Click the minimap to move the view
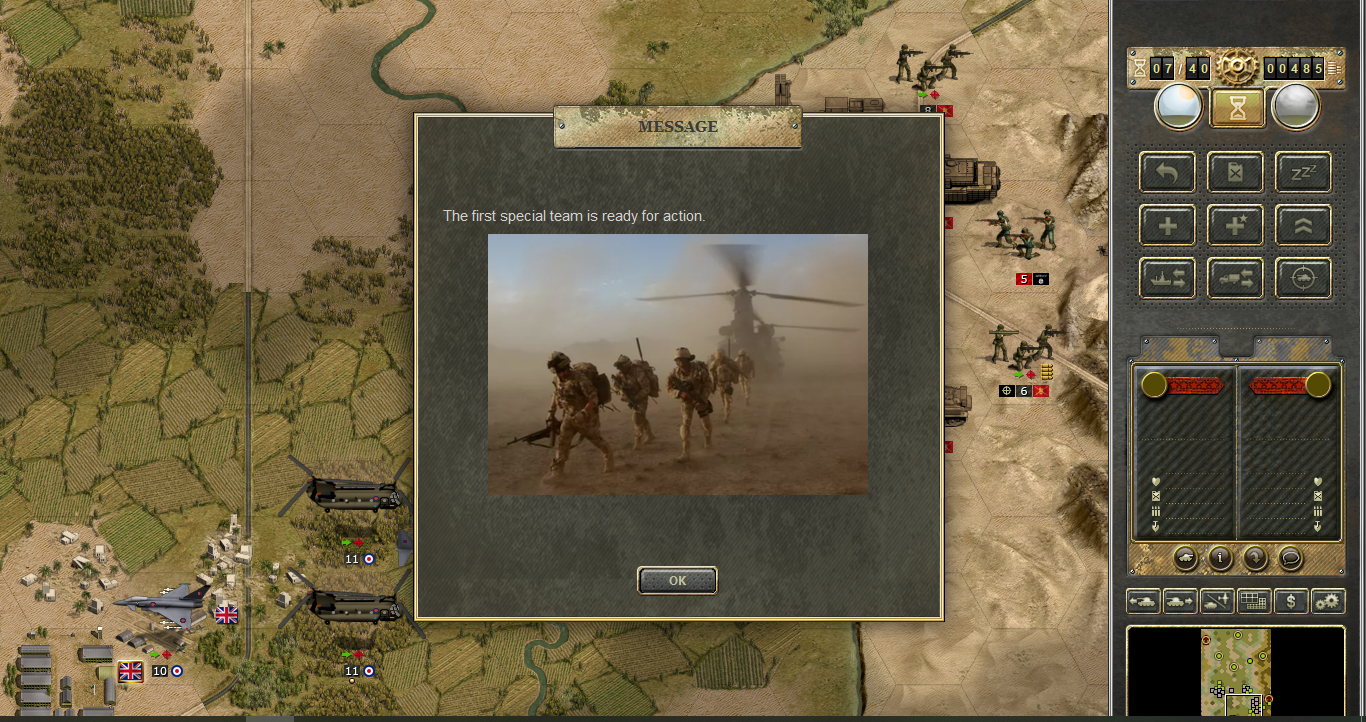This screenshot has height=722, width=1366. [1236, 672]
